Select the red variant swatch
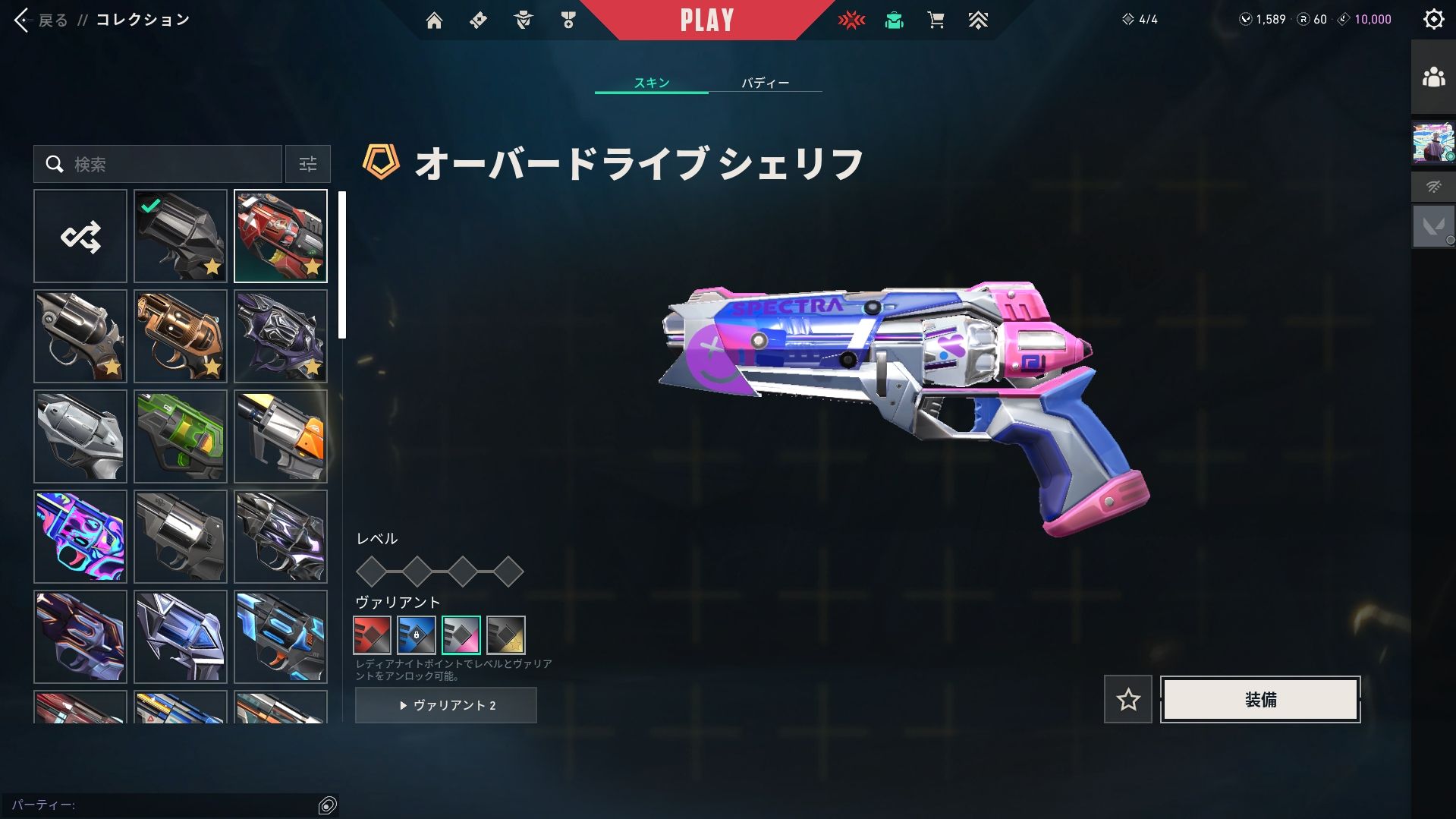The image size is (1456, 819). [372, 635]
